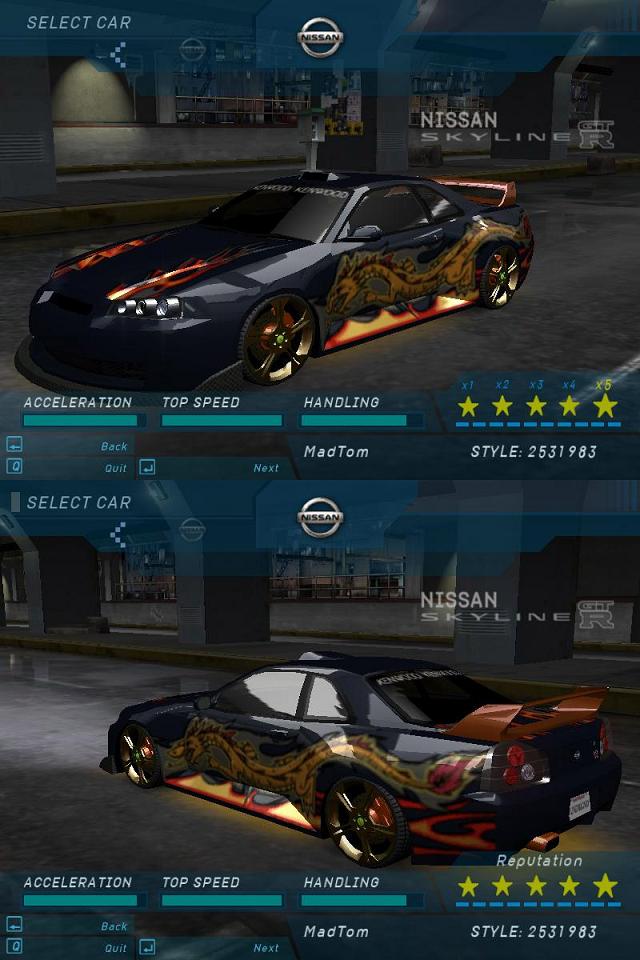Select Back on the front-view Skyline screen

(x=114, y=446)
